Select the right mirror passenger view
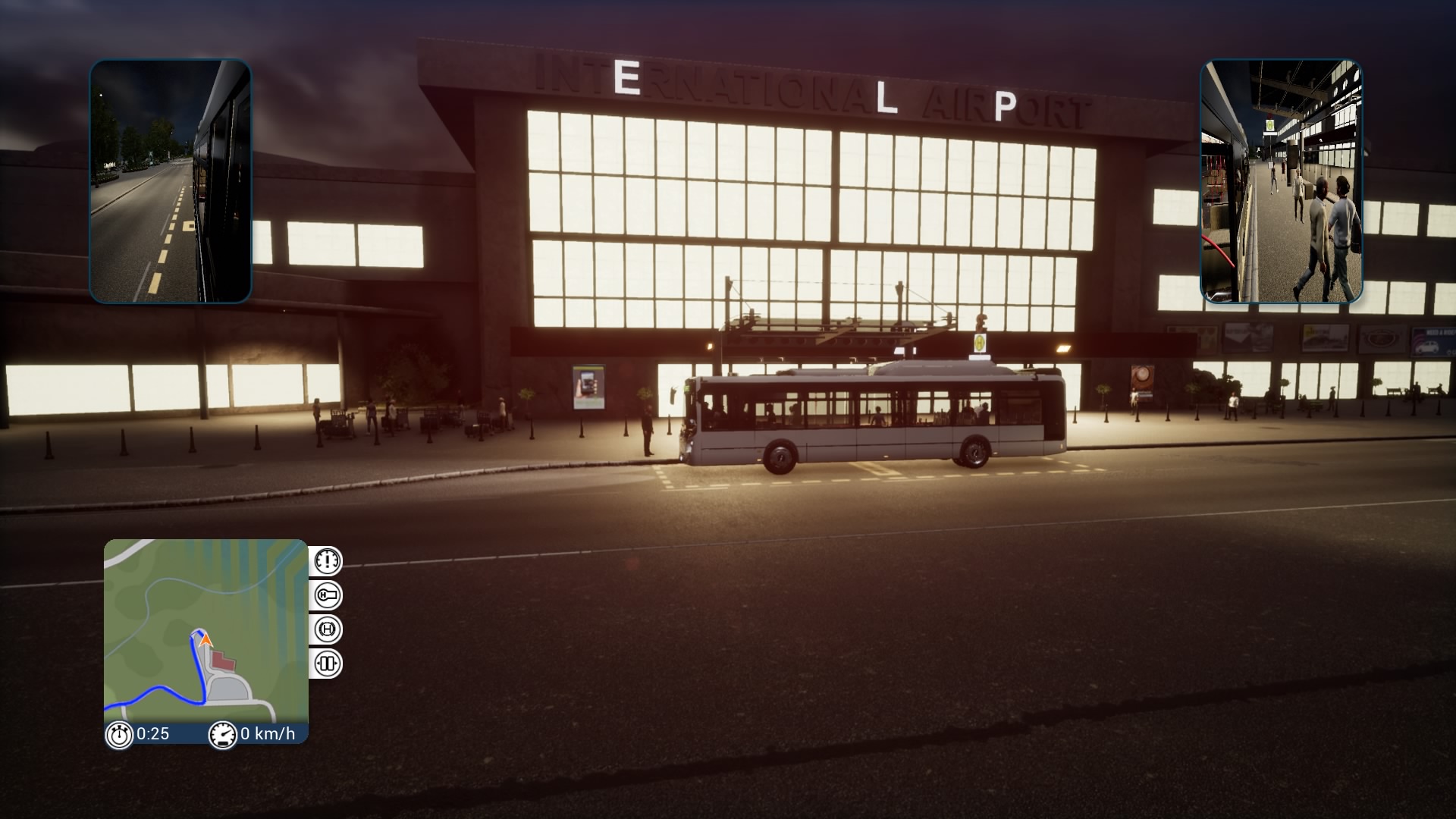 tap(1281, 181)
